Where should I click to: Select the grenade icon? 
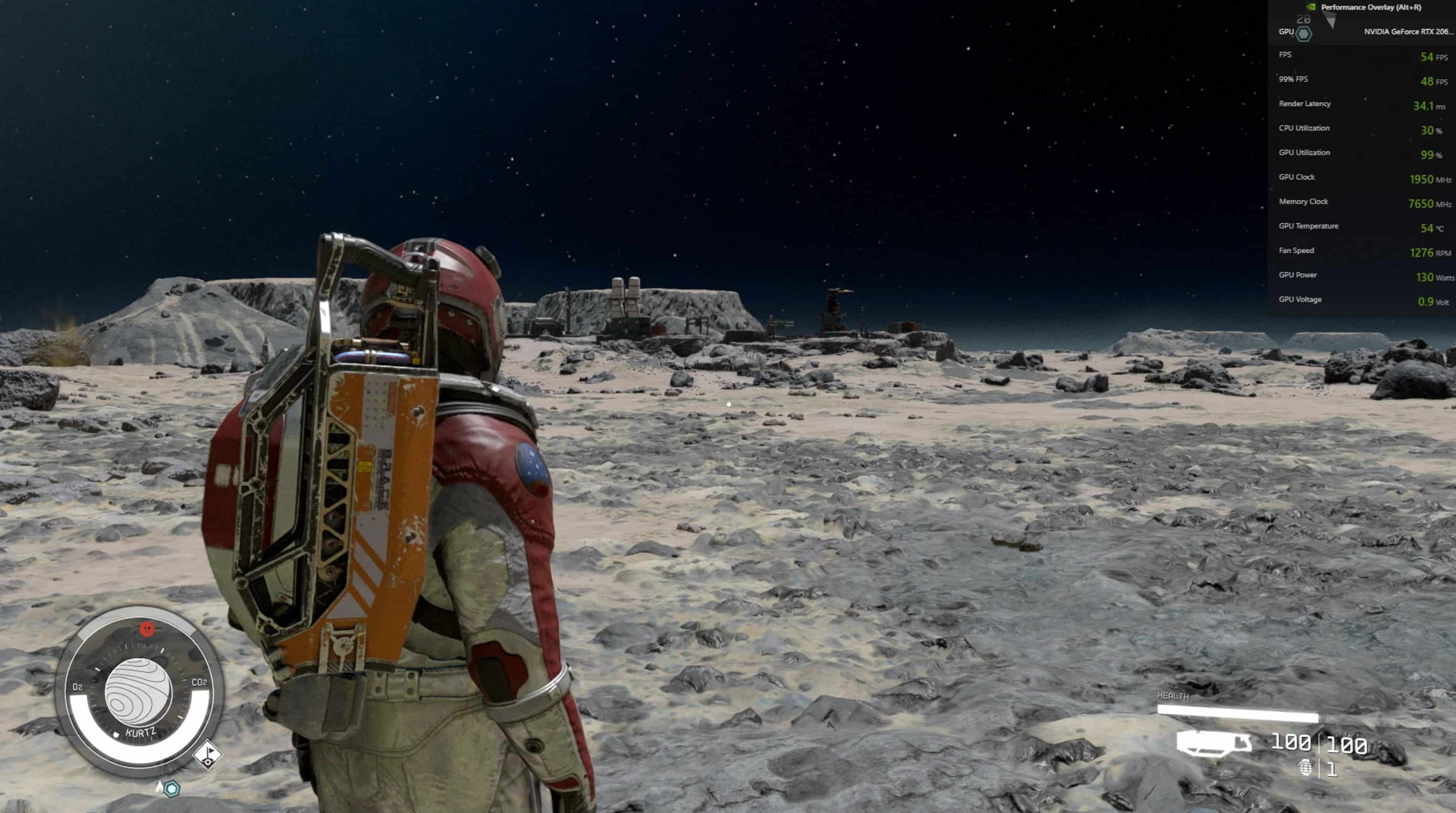(1305, 768)
